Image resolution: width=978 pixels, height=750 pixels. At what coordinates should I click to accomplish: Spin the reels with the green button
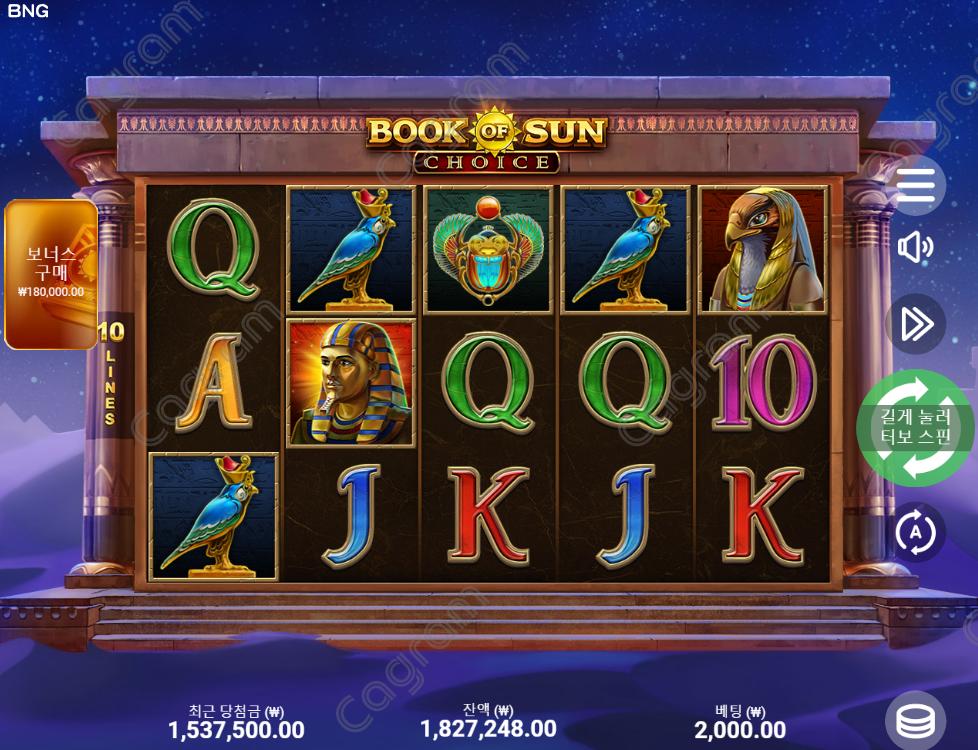click(x=916, y=428)
